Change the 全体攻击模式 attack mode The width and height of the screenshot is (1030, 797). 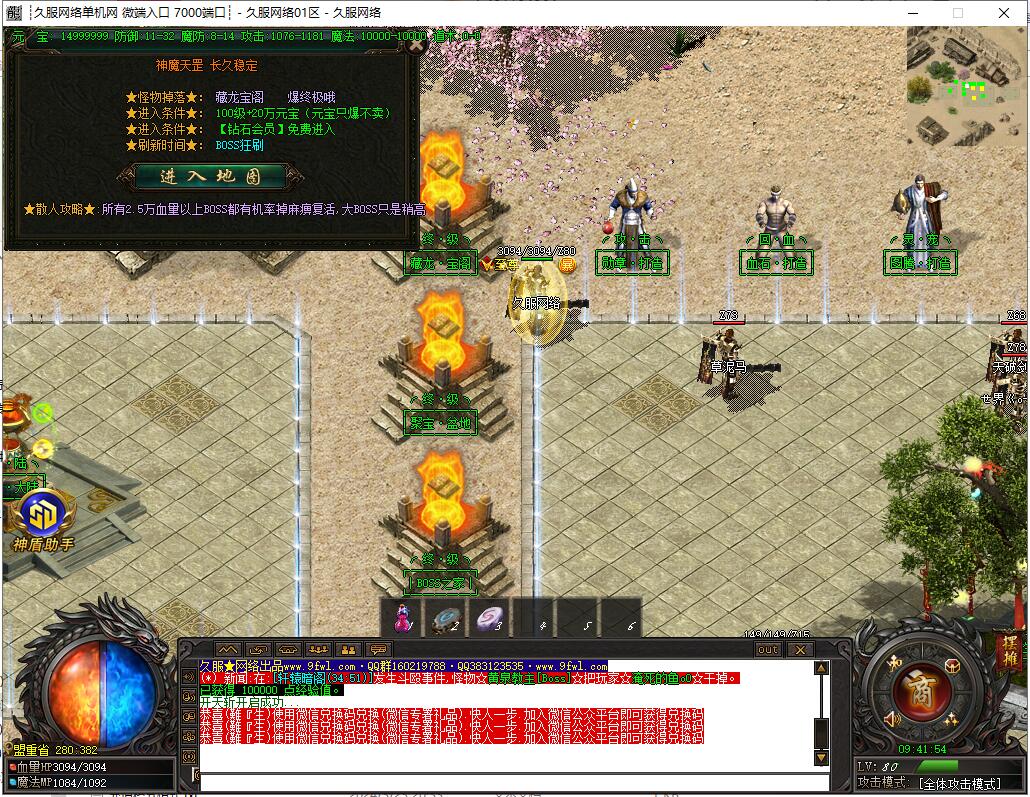[958, 783]
